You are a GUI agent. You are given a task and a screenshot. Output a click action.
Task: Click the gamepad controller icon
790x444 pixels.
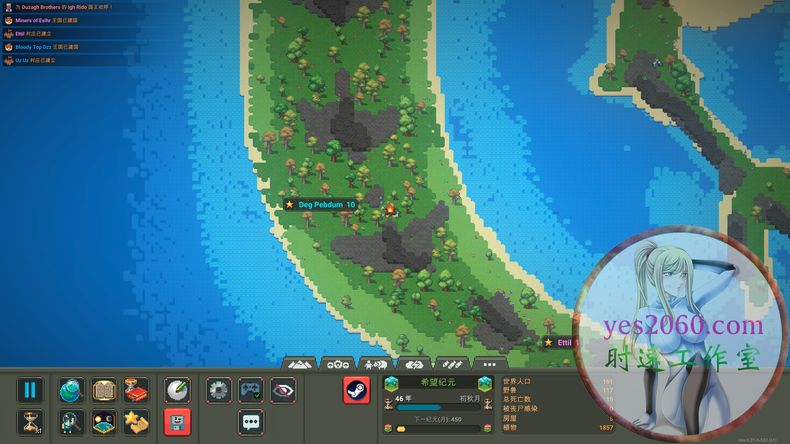coord(252,390)
